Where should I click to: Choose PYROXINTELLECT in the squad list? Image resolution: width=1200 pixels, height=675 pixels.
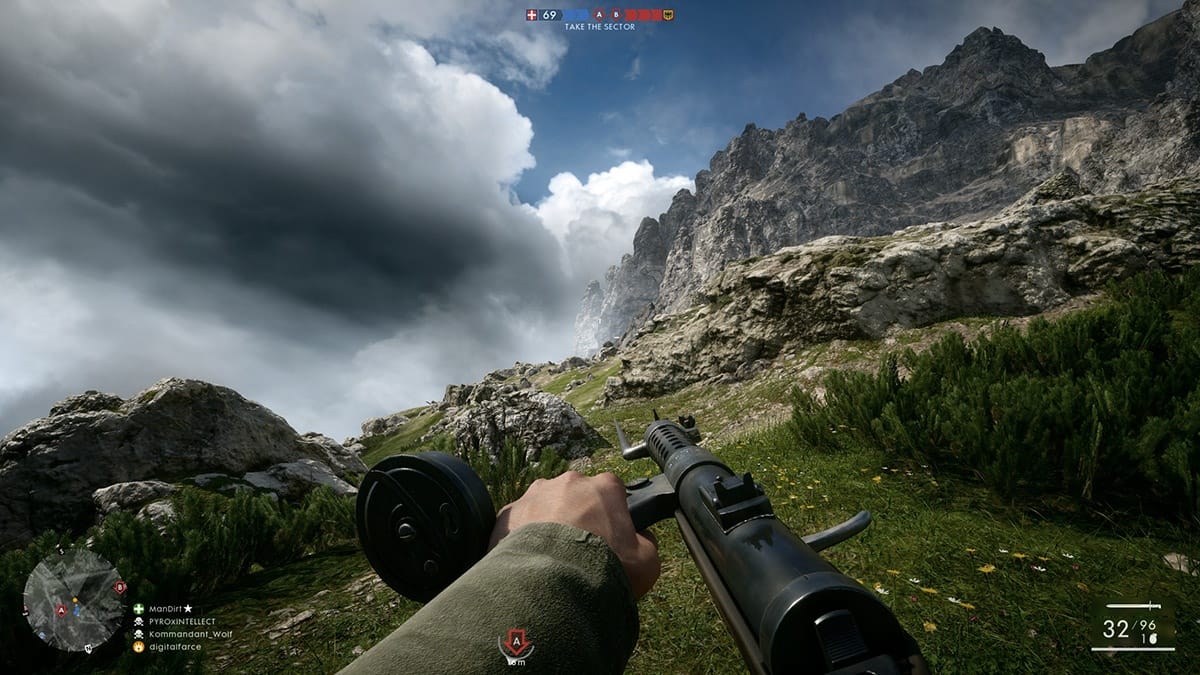click(180, 621)
